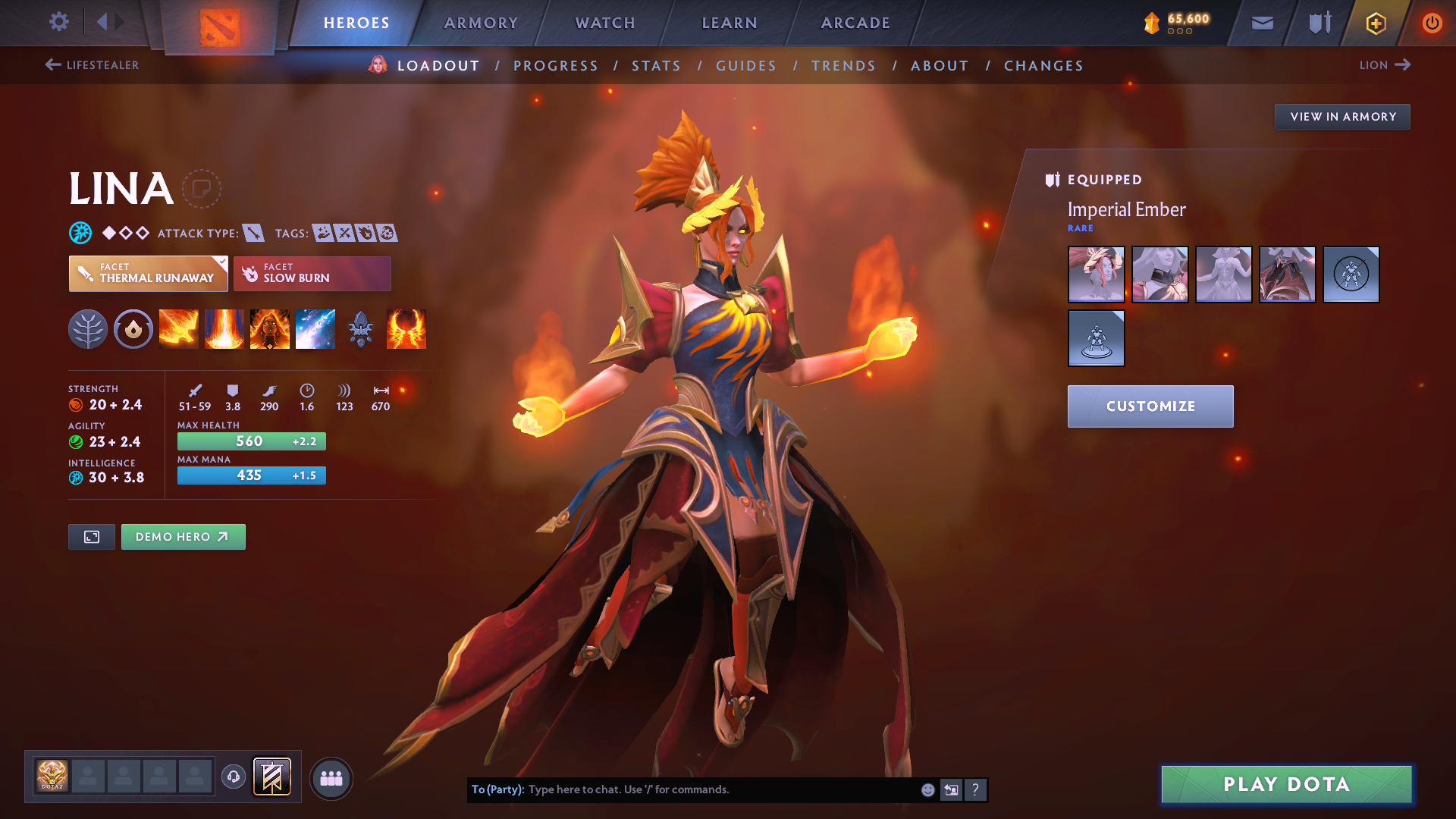
Task: Toggle the Thermal Runaway facet selection
Action: [x=148, y=274]
